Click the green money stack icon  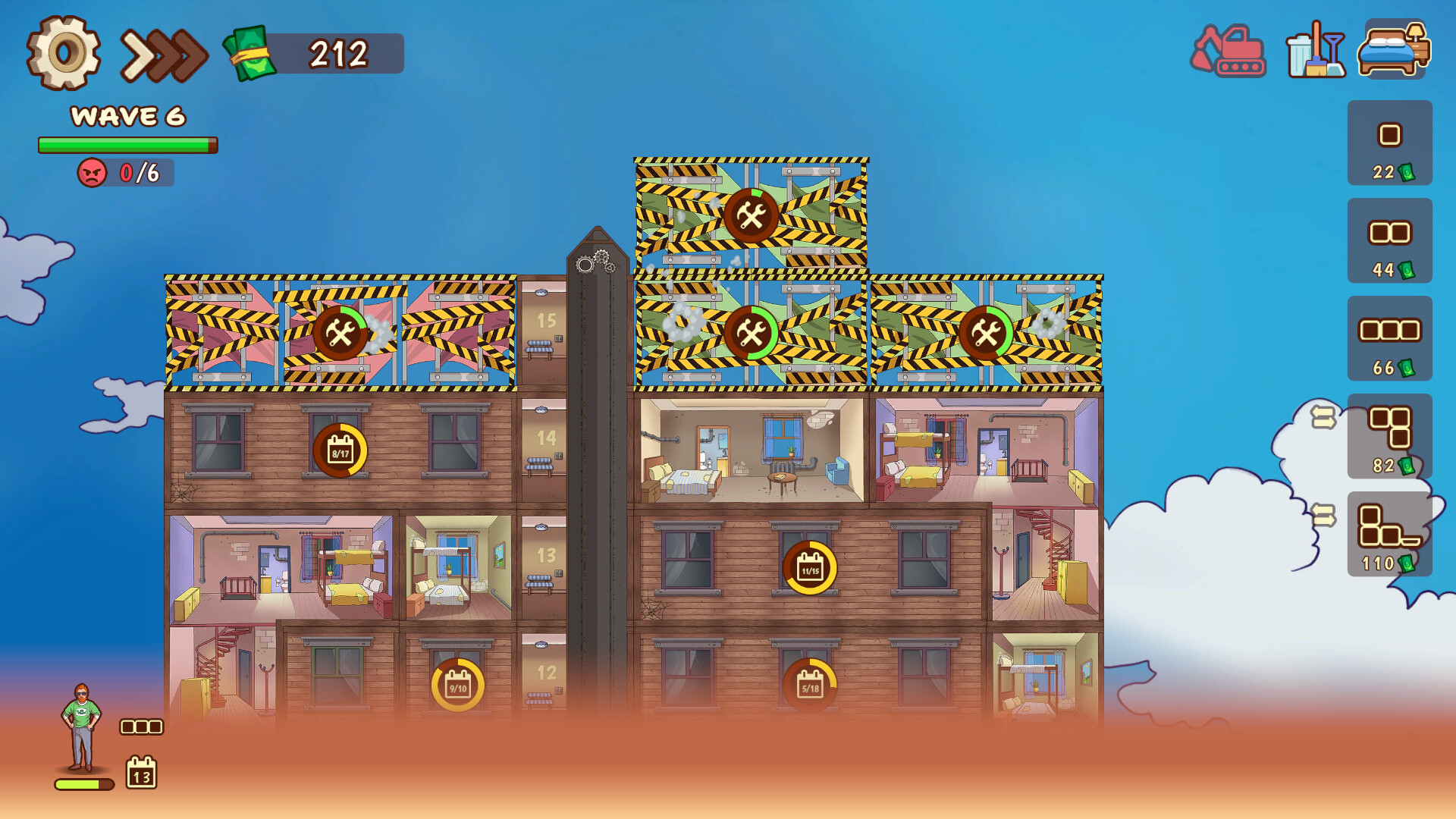[x=250, y=53]
